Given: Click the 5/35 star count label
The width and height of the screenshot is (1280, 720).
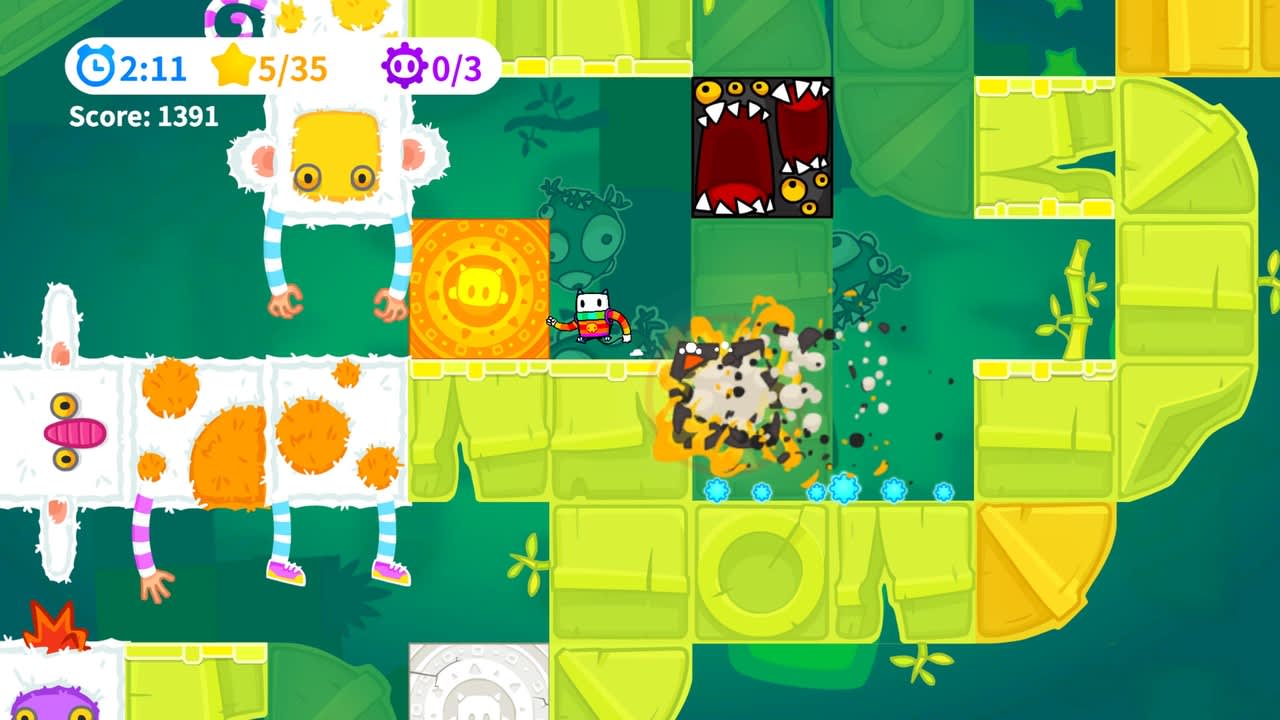Looking at the screenshot, I should pyautogui.click(x=290, y=68).
